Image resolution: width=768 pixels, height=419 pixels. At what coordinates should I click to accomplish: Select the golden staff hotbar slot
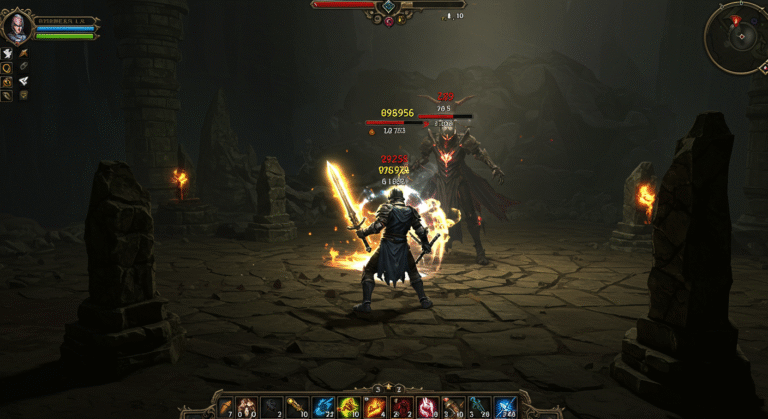pos(297,406)
